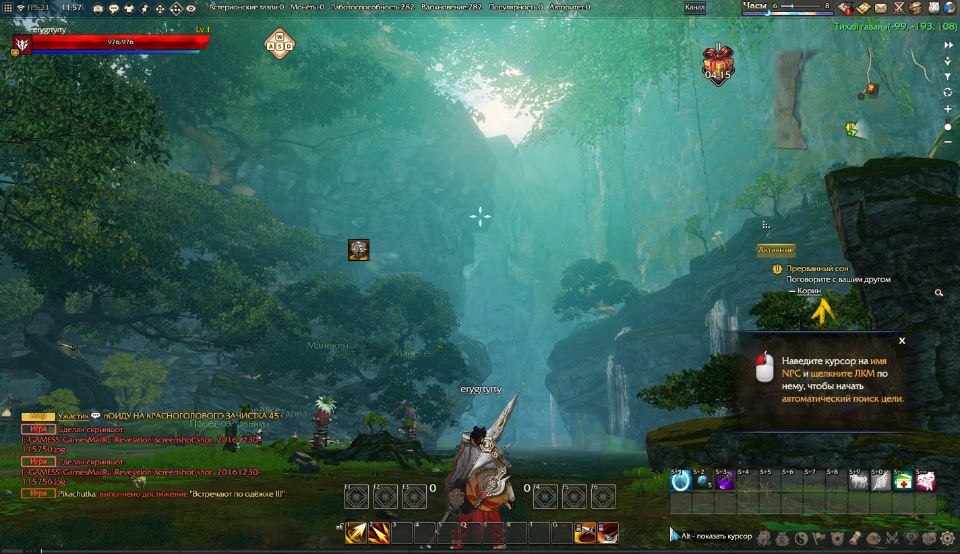Activate the first golden slash attack skill
This screenshot has height=554, width=960.
tap(355, 534)
